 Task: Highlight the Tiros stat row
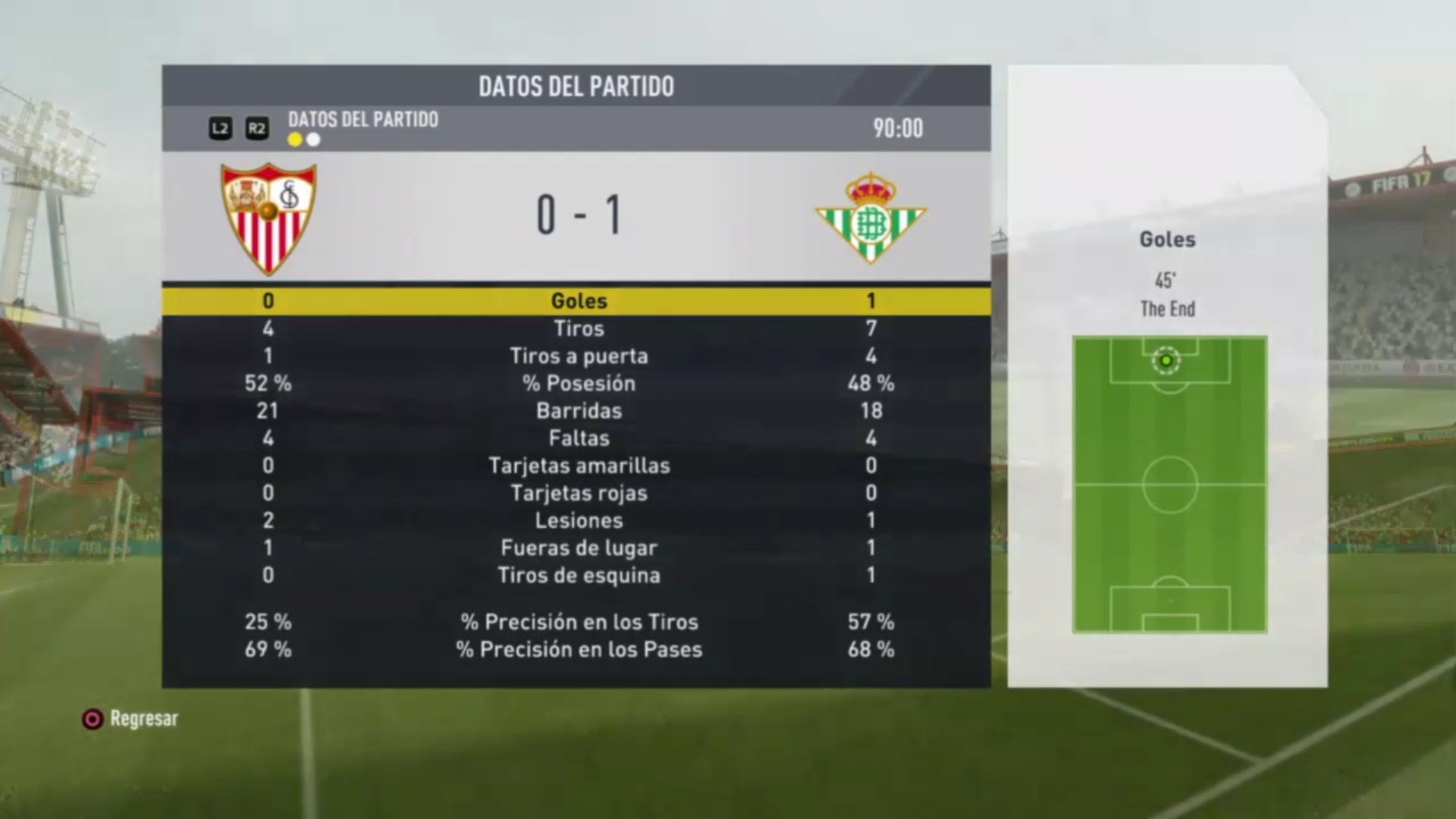coord(578,328)
